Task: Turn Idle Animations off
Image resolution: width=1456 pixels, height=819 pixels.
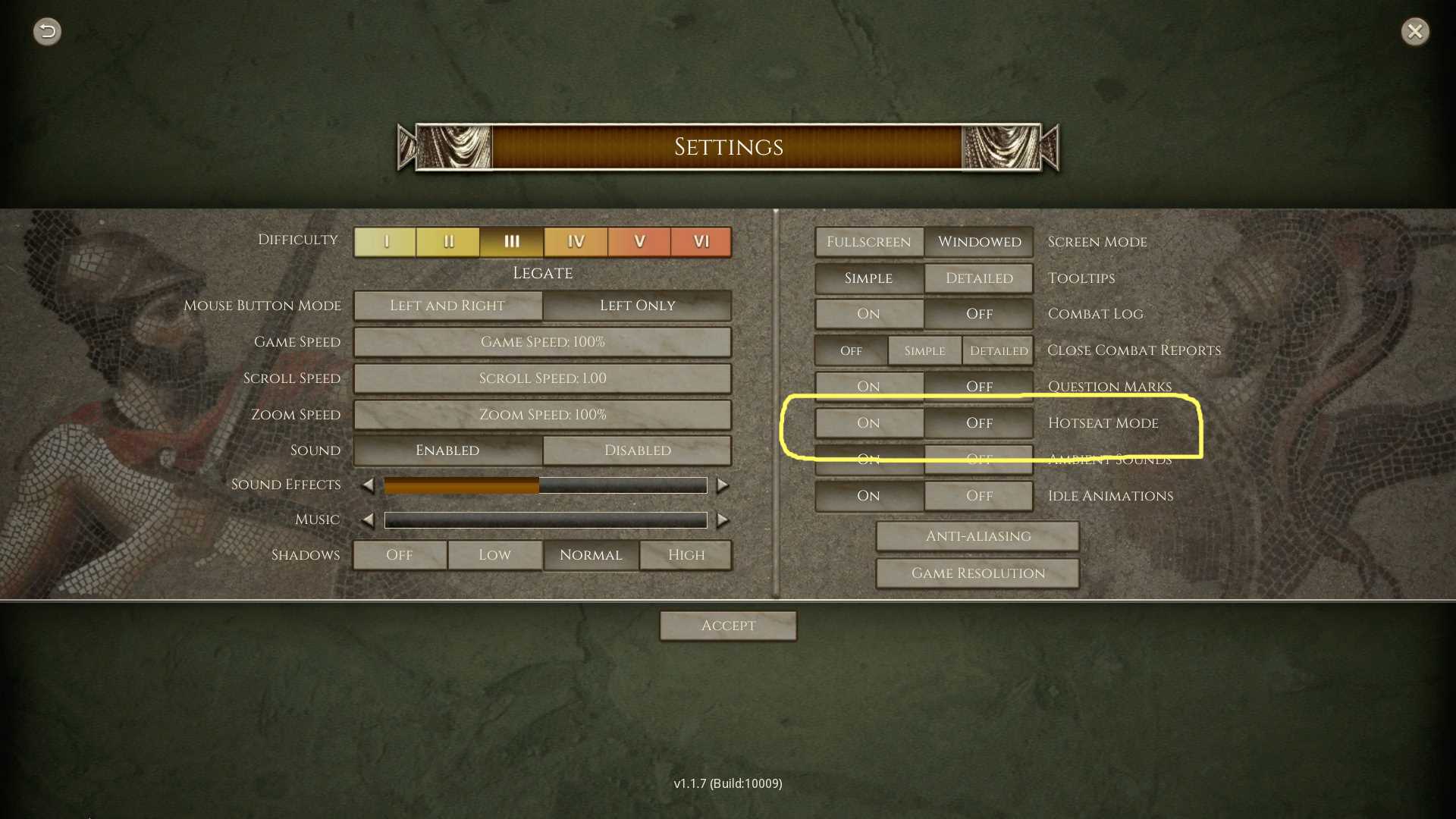Action: (x=979, y=496)
